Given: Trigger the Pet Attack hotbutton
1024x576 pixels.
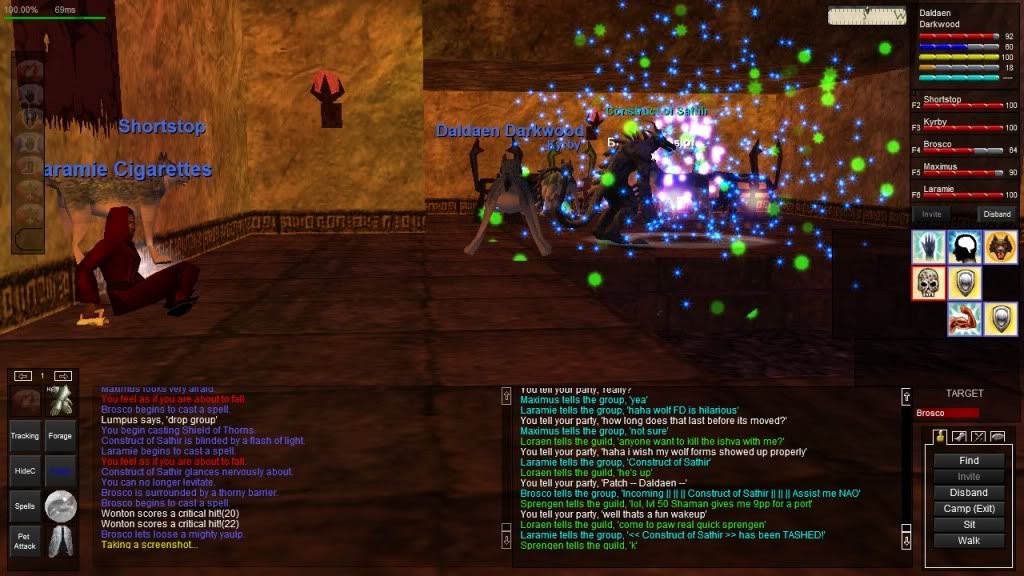Looking at the screenshot, I should tap(25, 541).
